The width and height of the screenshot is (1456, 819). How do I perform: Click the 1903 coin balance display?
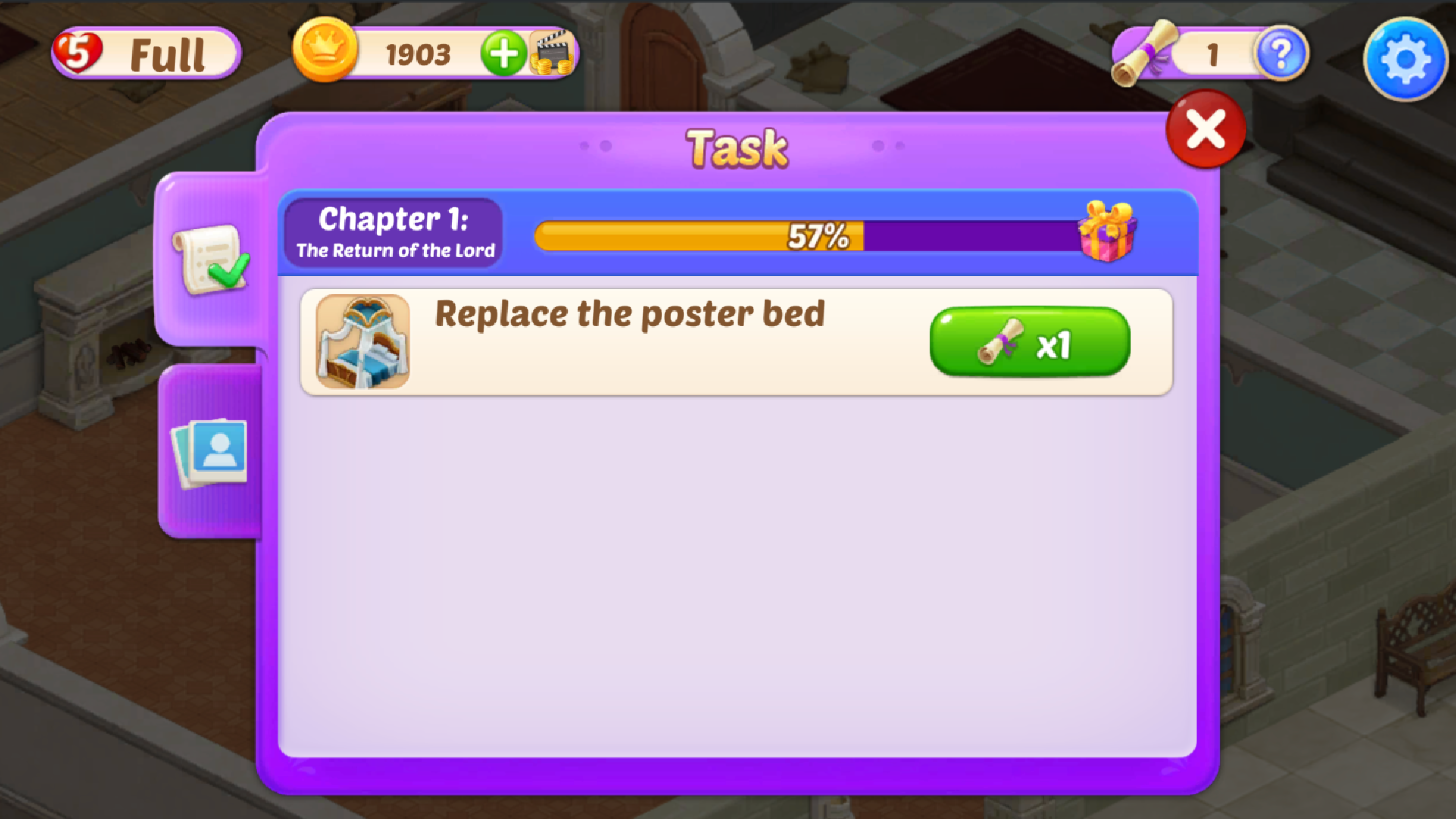[418, 53]
